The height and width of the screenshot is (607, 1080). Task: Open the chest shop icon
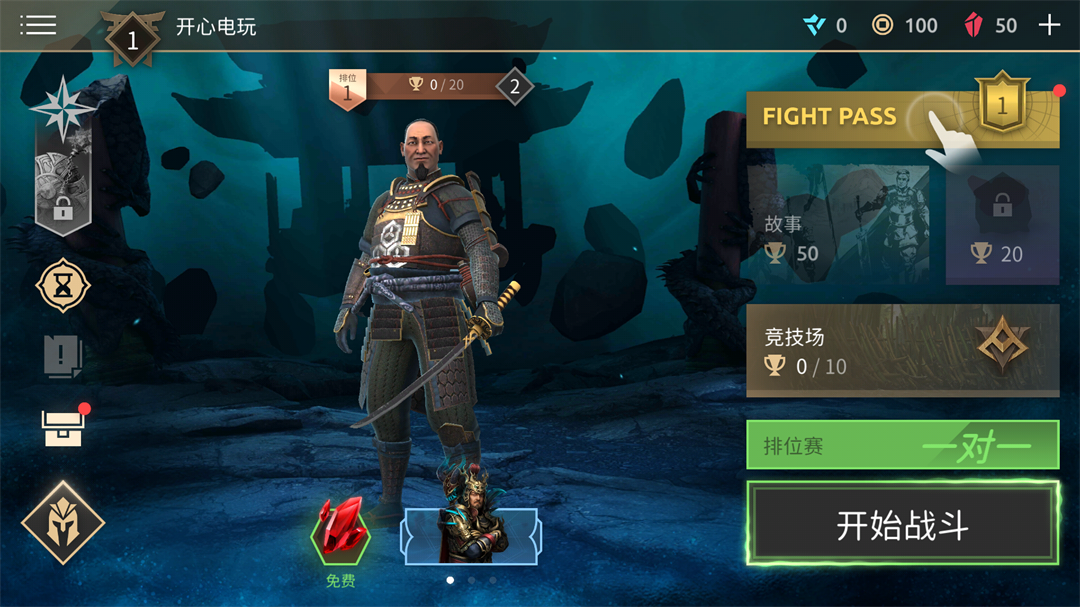[x=63, y=427]
